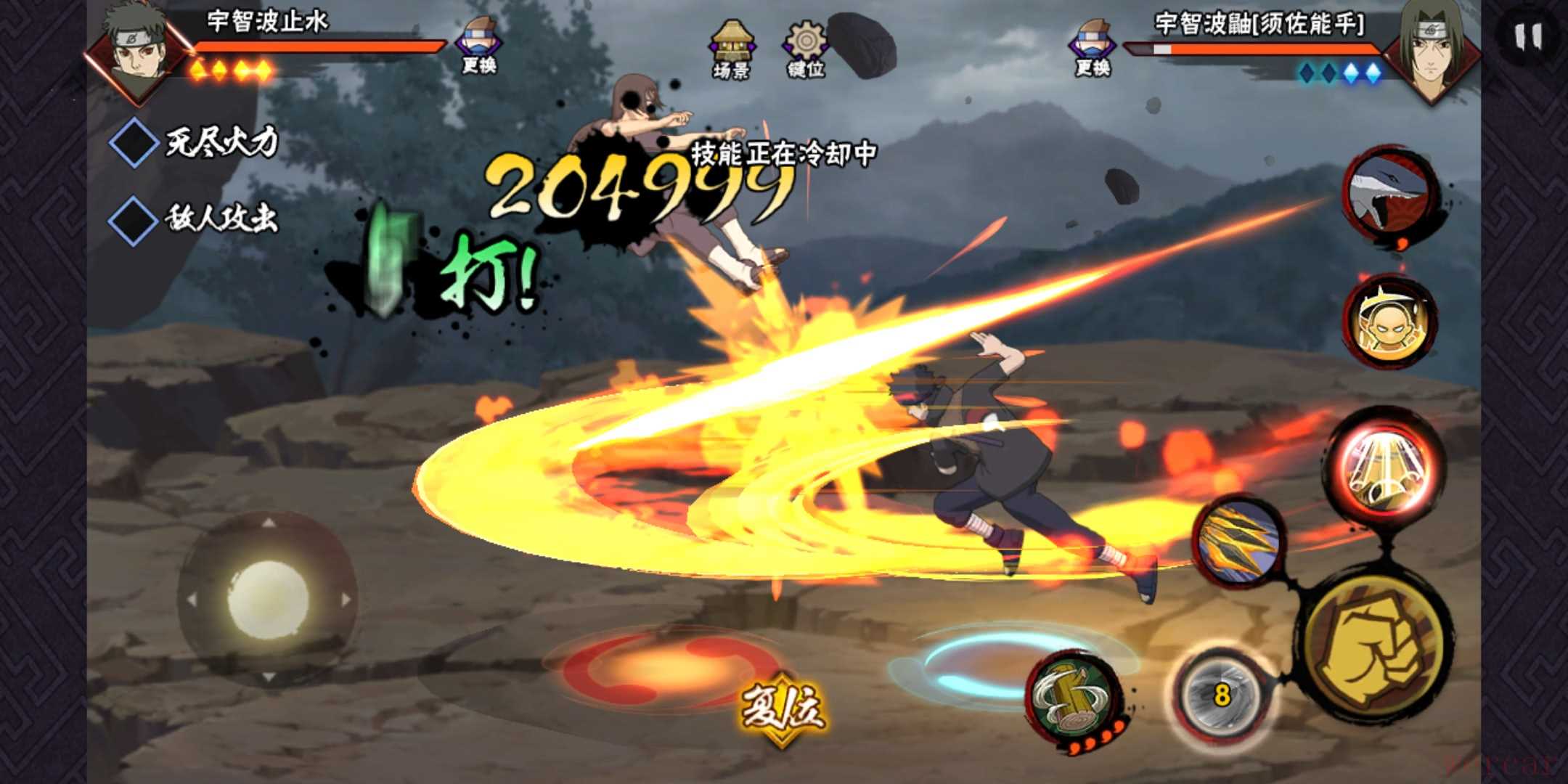The height and width of the screenshot is (784, 1568).
Task: Use the glowing ultimate skill icon
Action: [x=1384, y=463]
